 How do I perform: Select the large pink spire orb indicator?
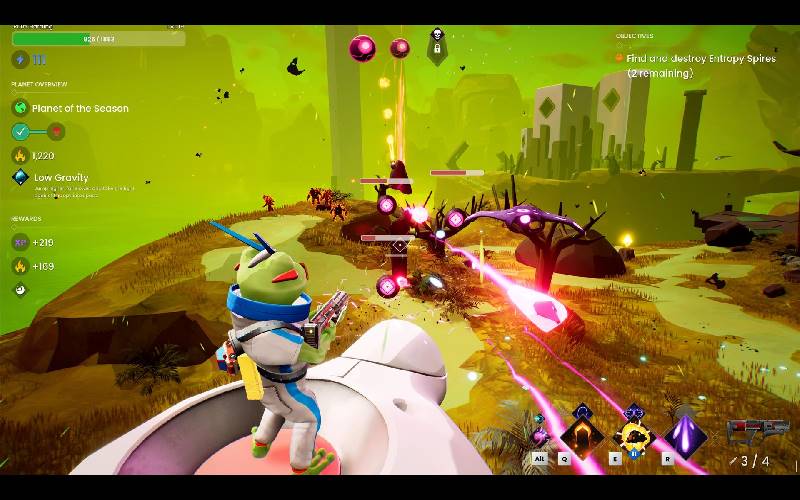[362, 47]
